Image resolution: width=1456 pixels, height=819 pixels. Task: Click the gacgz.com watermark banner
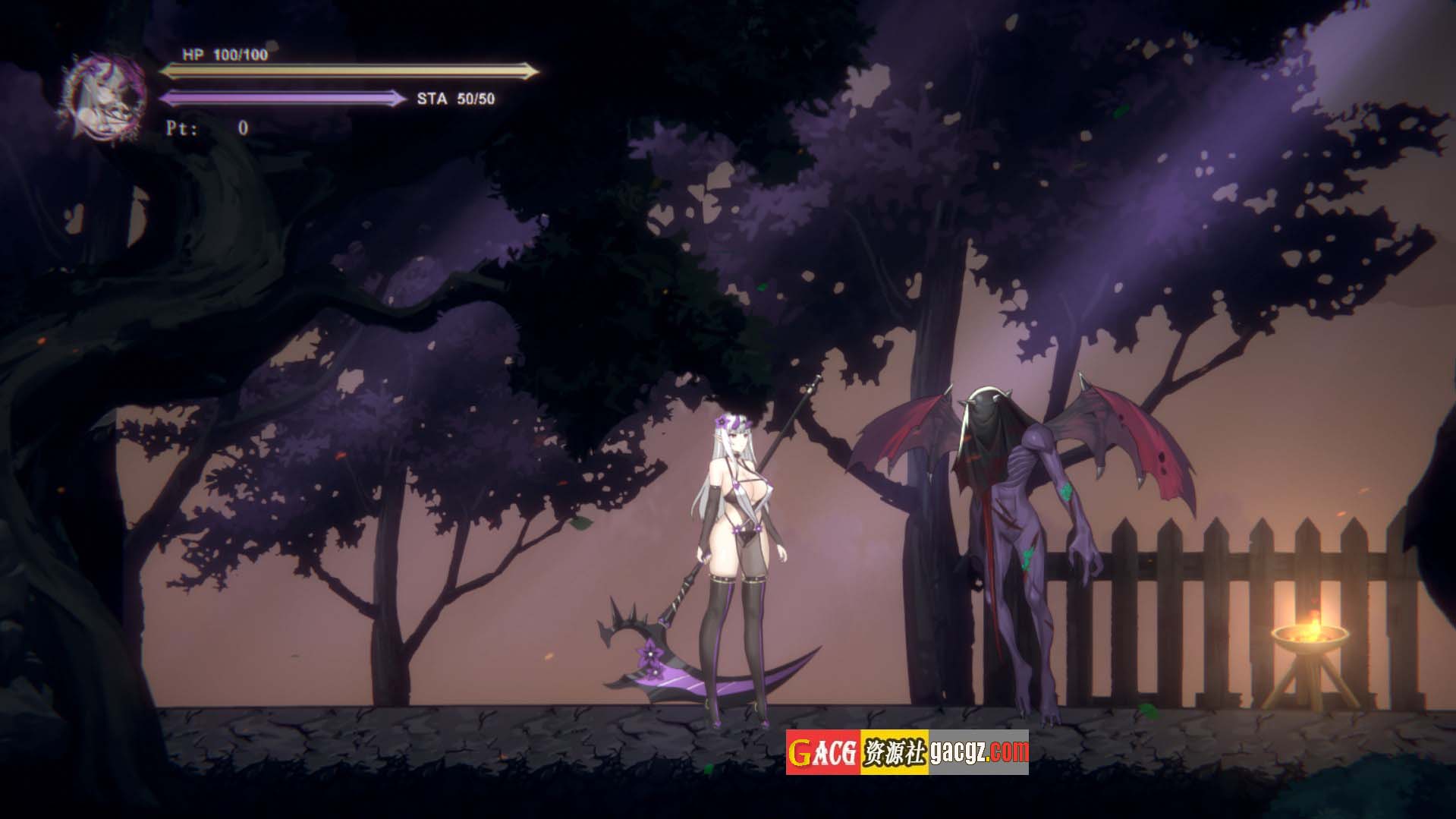pos(907,751)
